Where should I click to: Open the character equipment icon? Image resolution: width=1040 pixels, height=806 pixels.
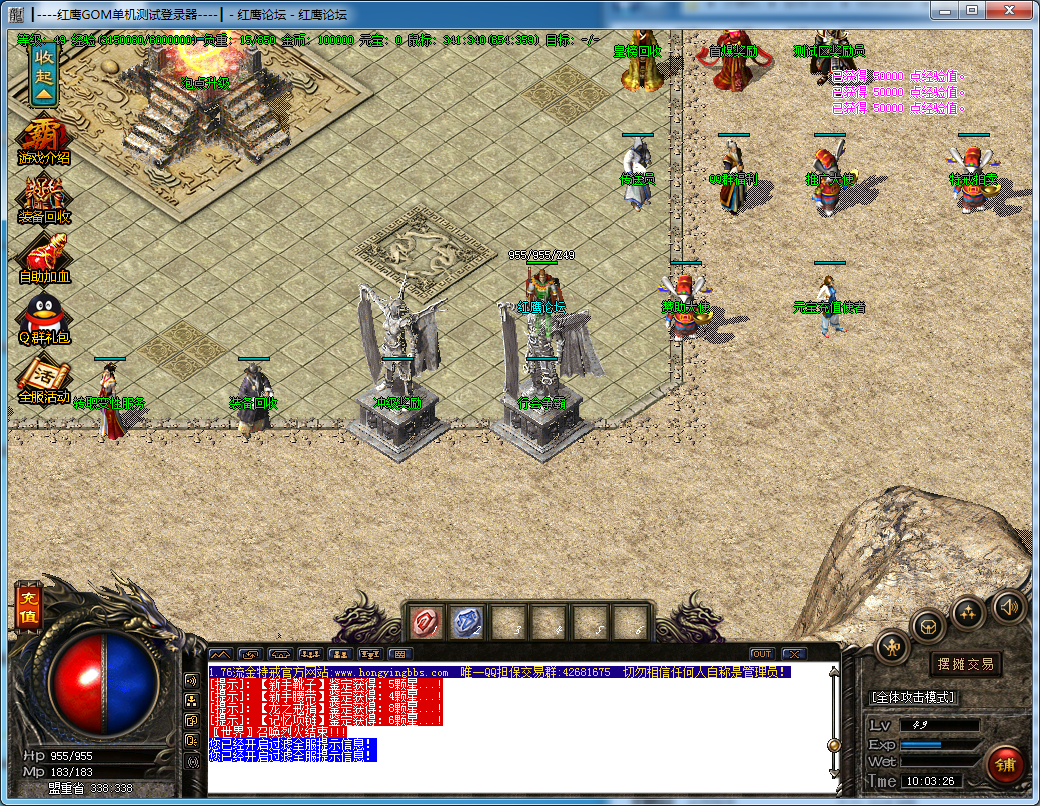891,647
